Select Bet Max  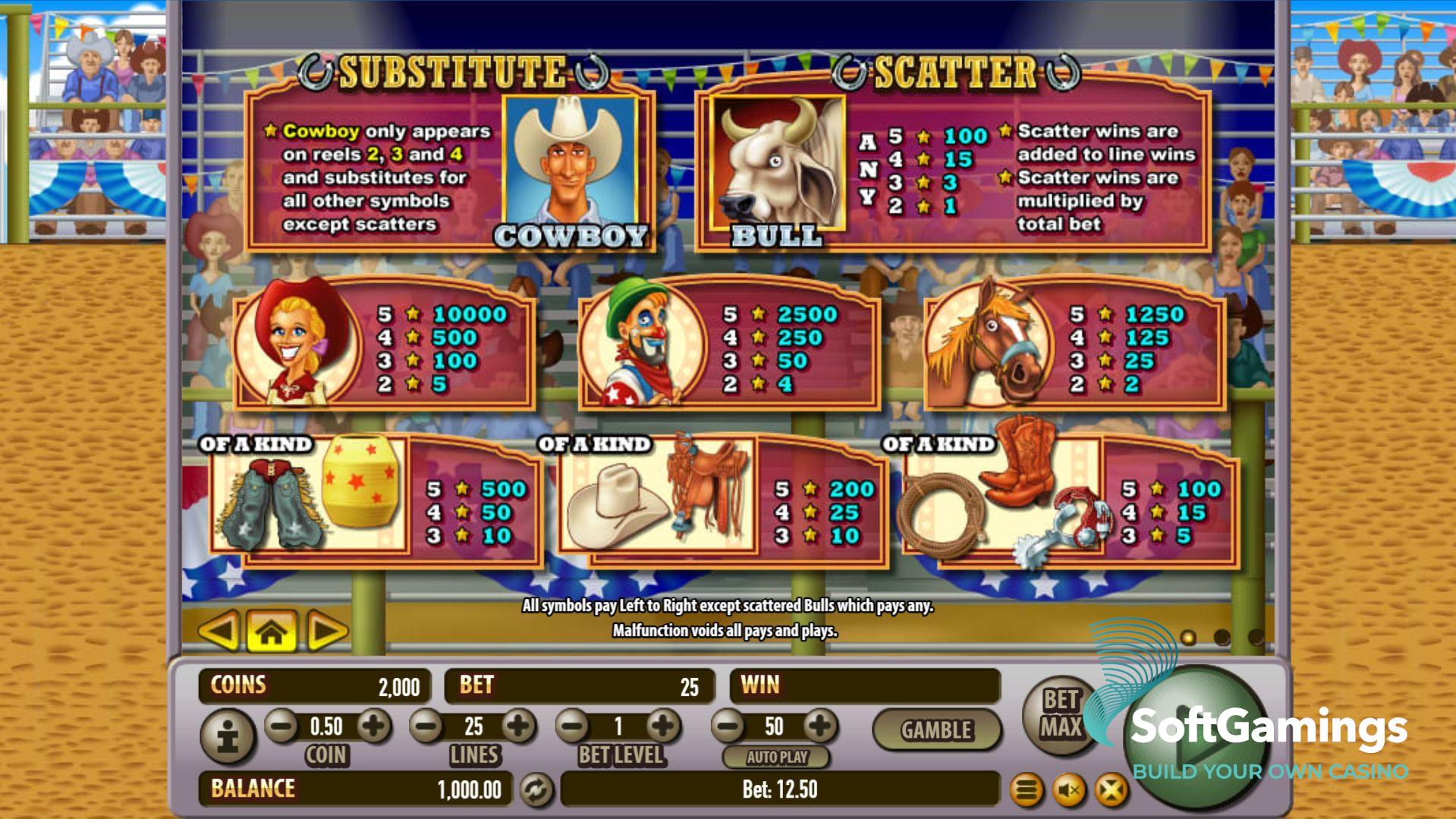coord(1061,713)
